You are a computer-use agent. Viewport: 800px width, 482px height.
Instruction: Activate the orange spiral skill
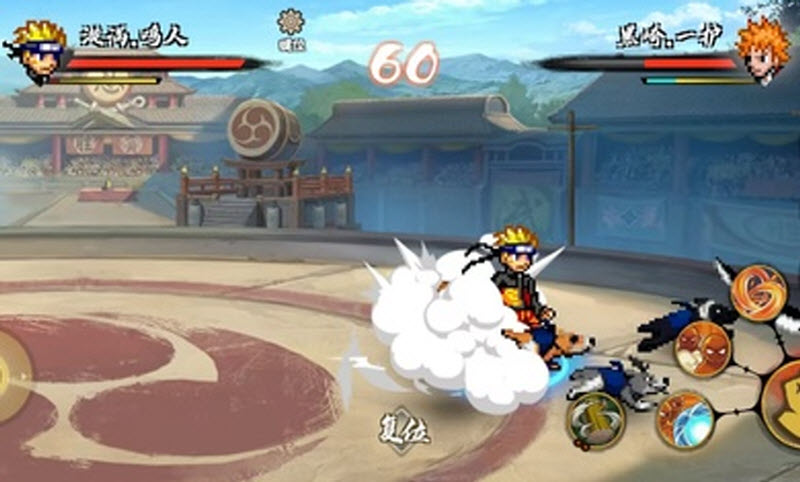coord(758,291)
